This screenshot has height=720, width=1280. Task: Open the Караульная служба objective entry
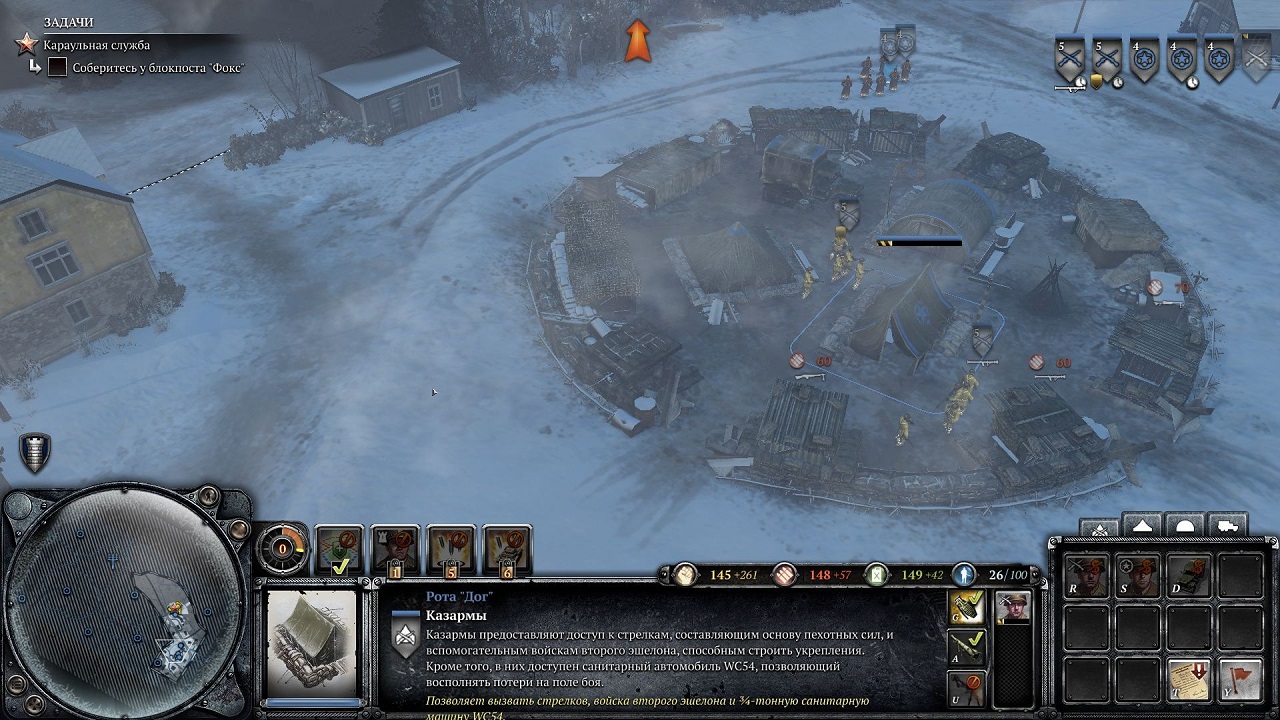(97, 45)
